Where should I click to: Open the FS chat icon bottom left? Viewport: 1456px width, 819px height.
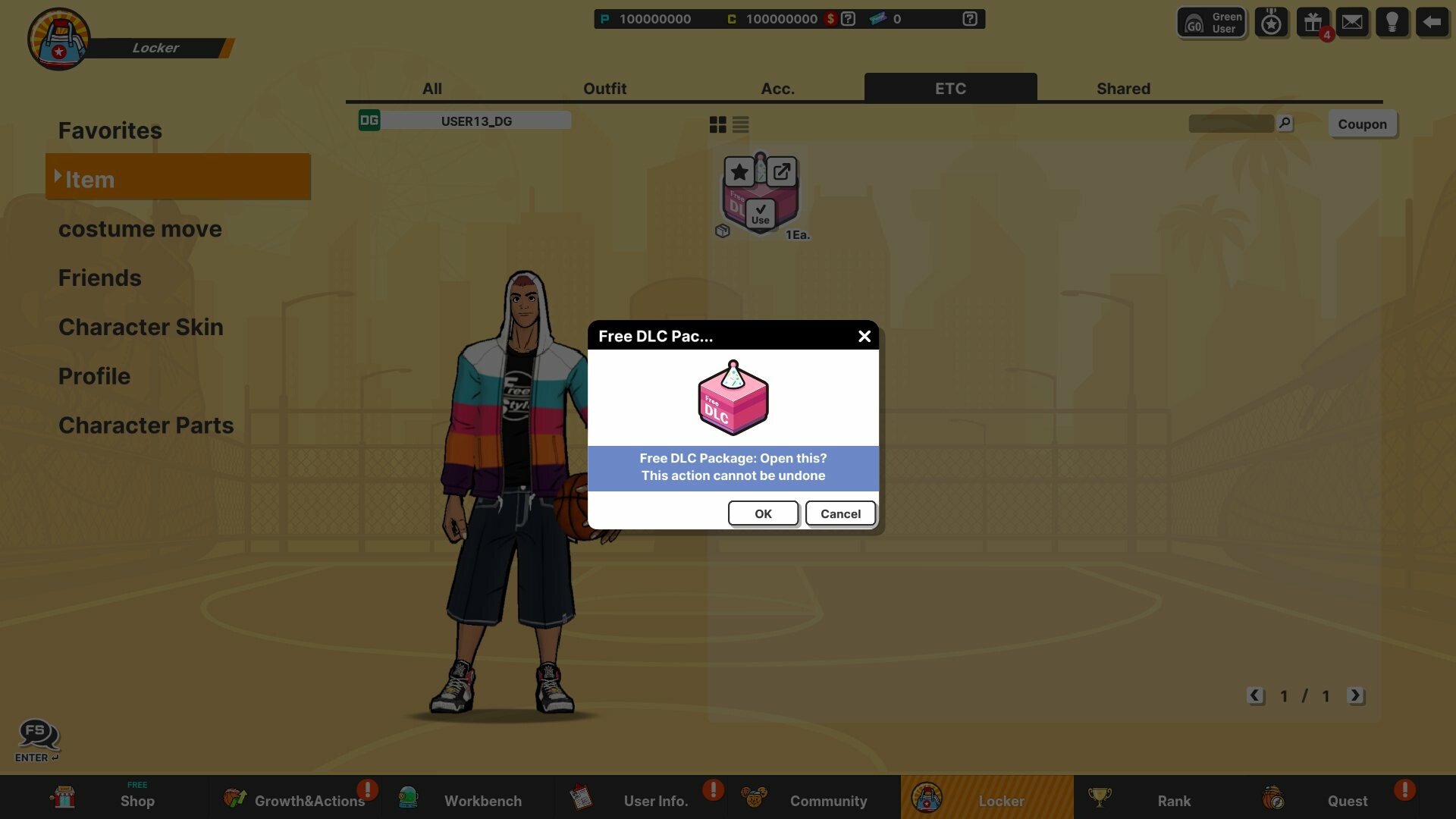click(x=37, y=733)
